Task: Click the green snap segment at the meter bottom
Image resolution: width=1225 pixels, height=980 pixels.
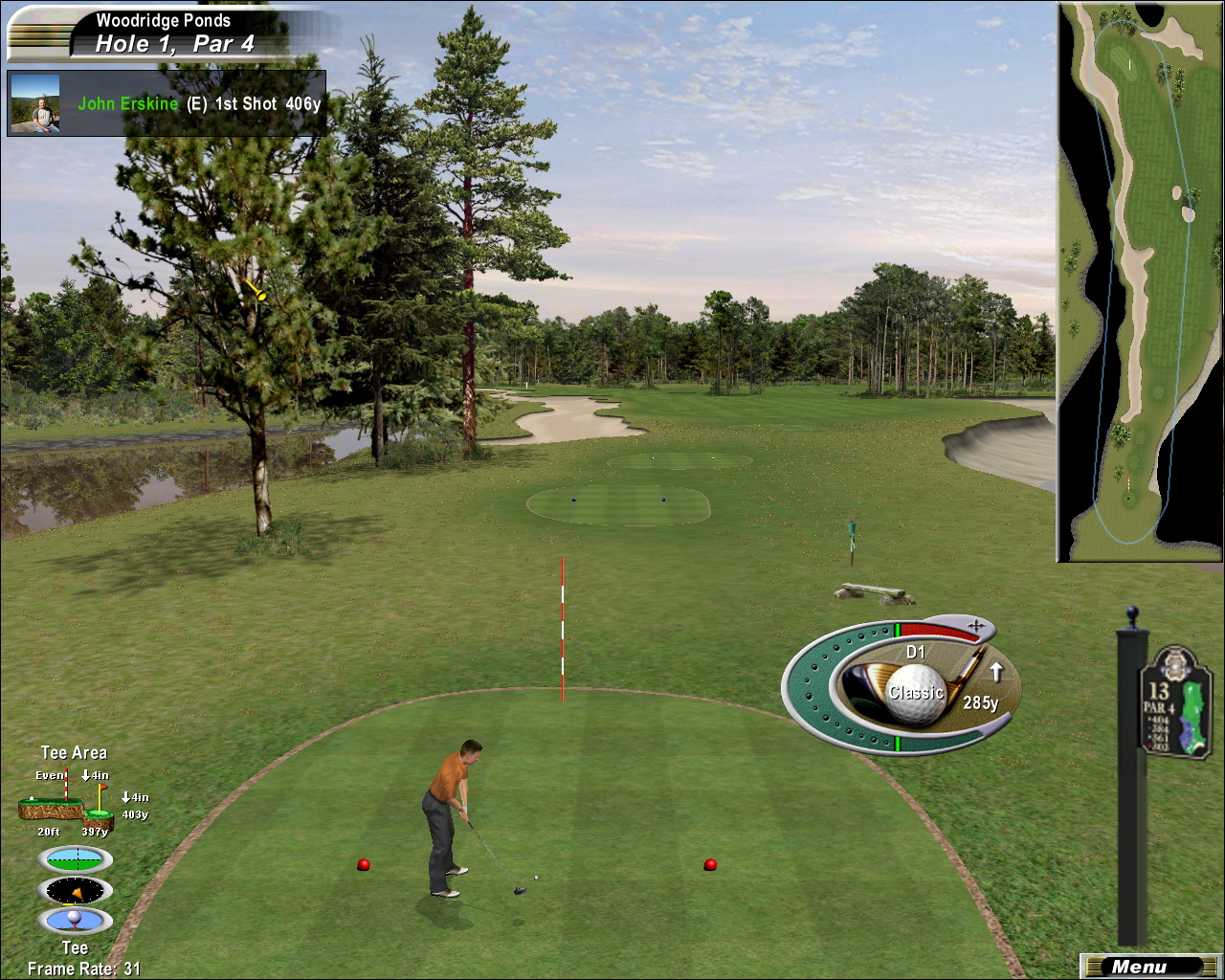Action: click(x=898, y=742)
